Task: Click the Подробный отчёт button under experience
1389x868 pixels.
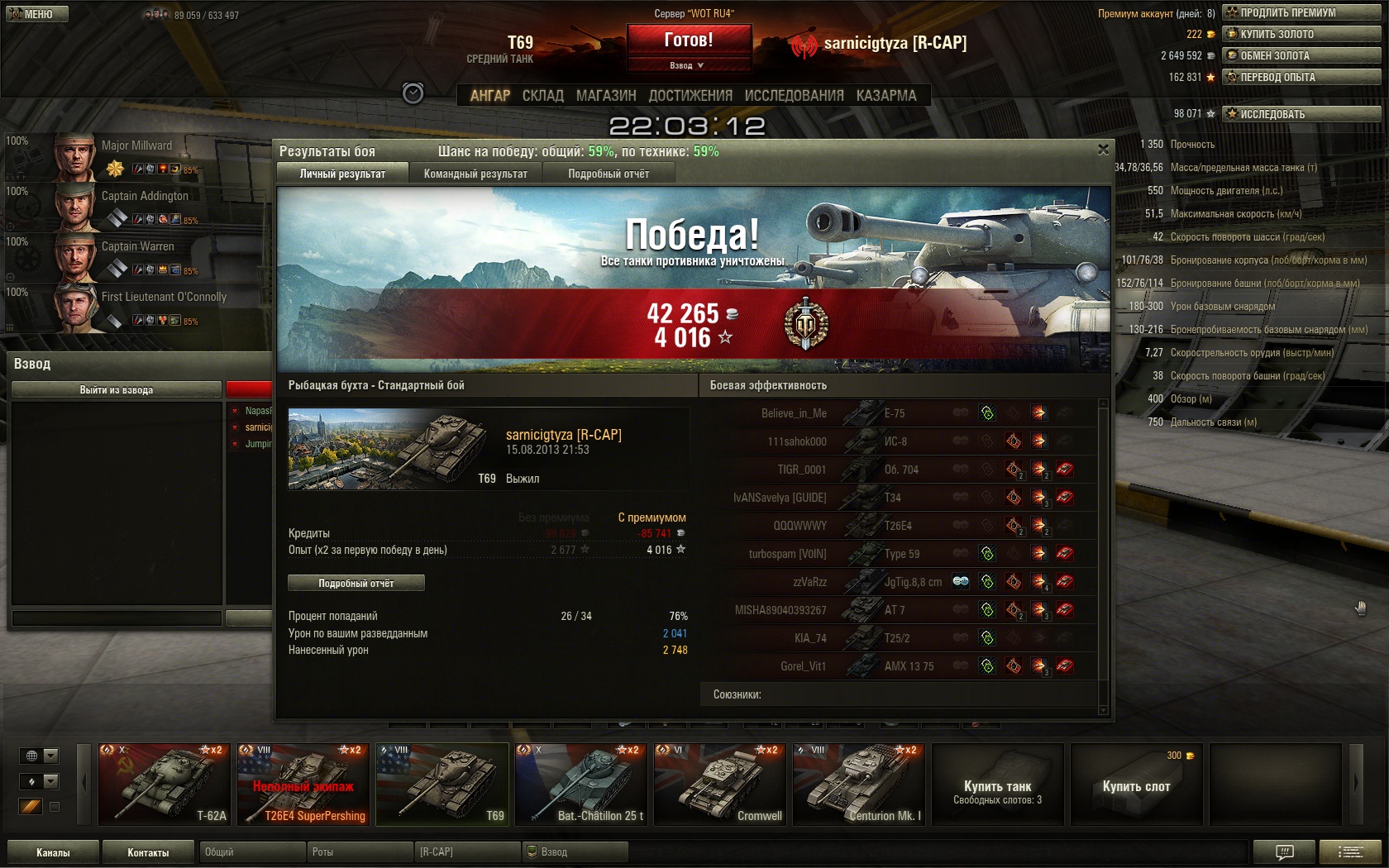Action: pyautogui.click(x=356, y=583)
